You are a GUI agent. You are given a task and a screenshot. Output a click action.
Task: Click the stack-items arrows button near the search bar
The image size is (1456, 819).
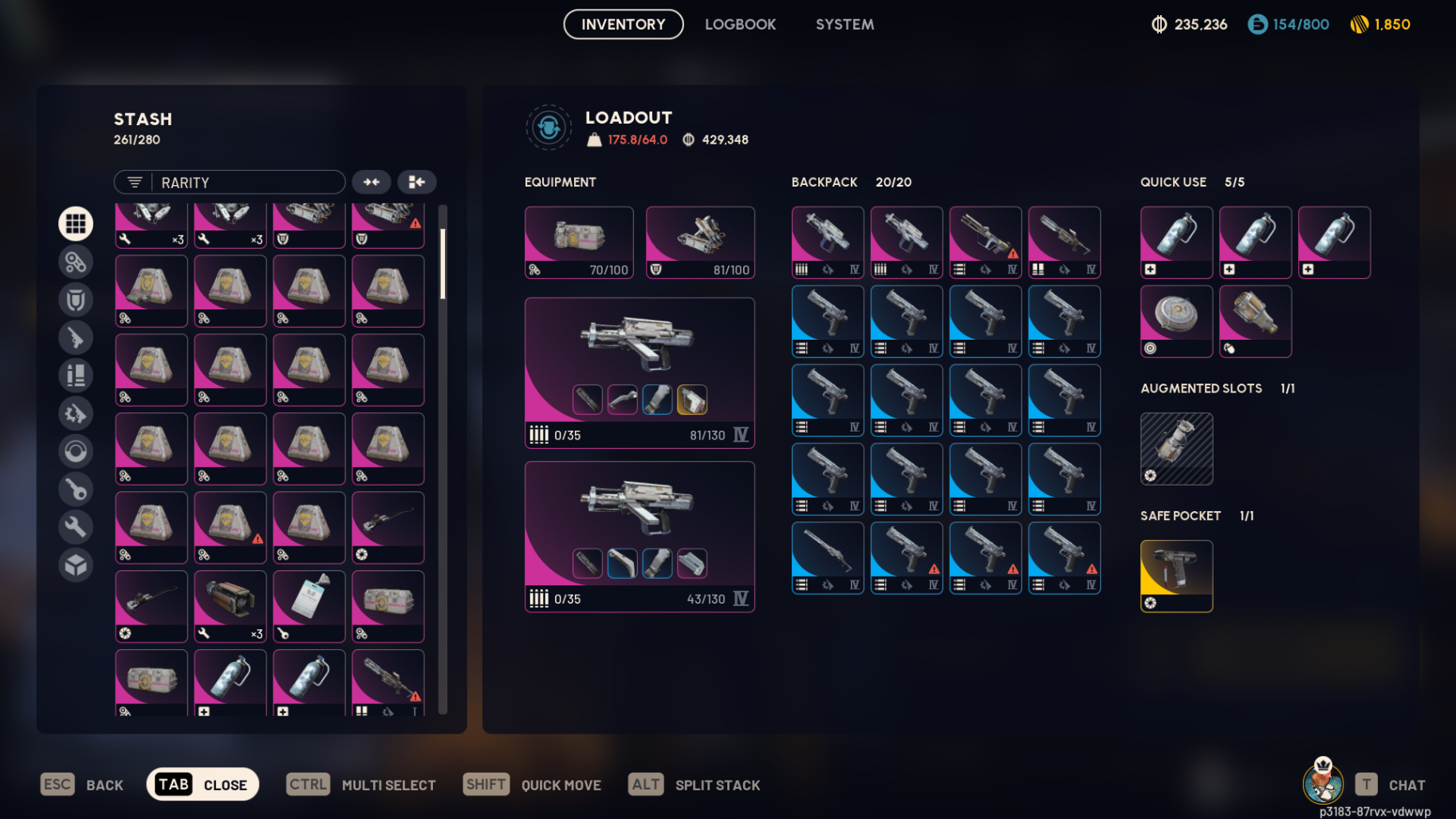[371, 182]
